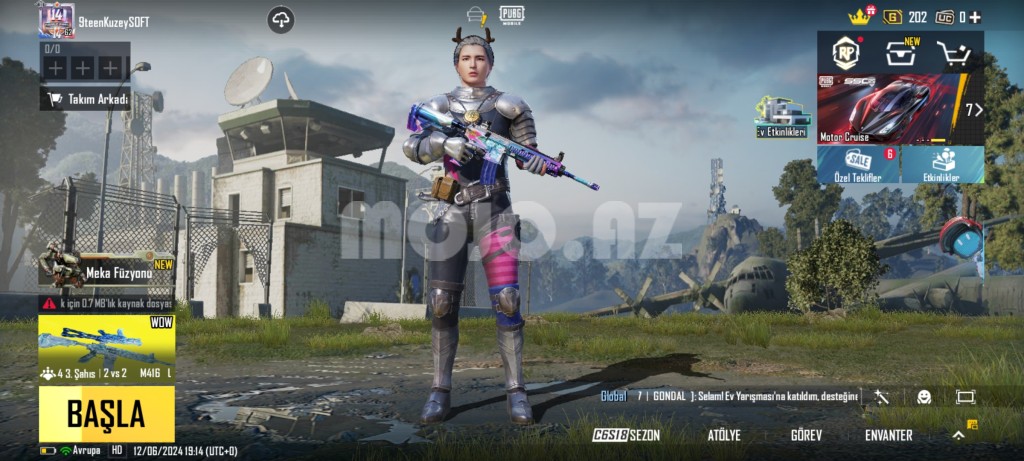Open the gold crown rewards icon
Screen dimensions: 1024x461
[859, 16]
